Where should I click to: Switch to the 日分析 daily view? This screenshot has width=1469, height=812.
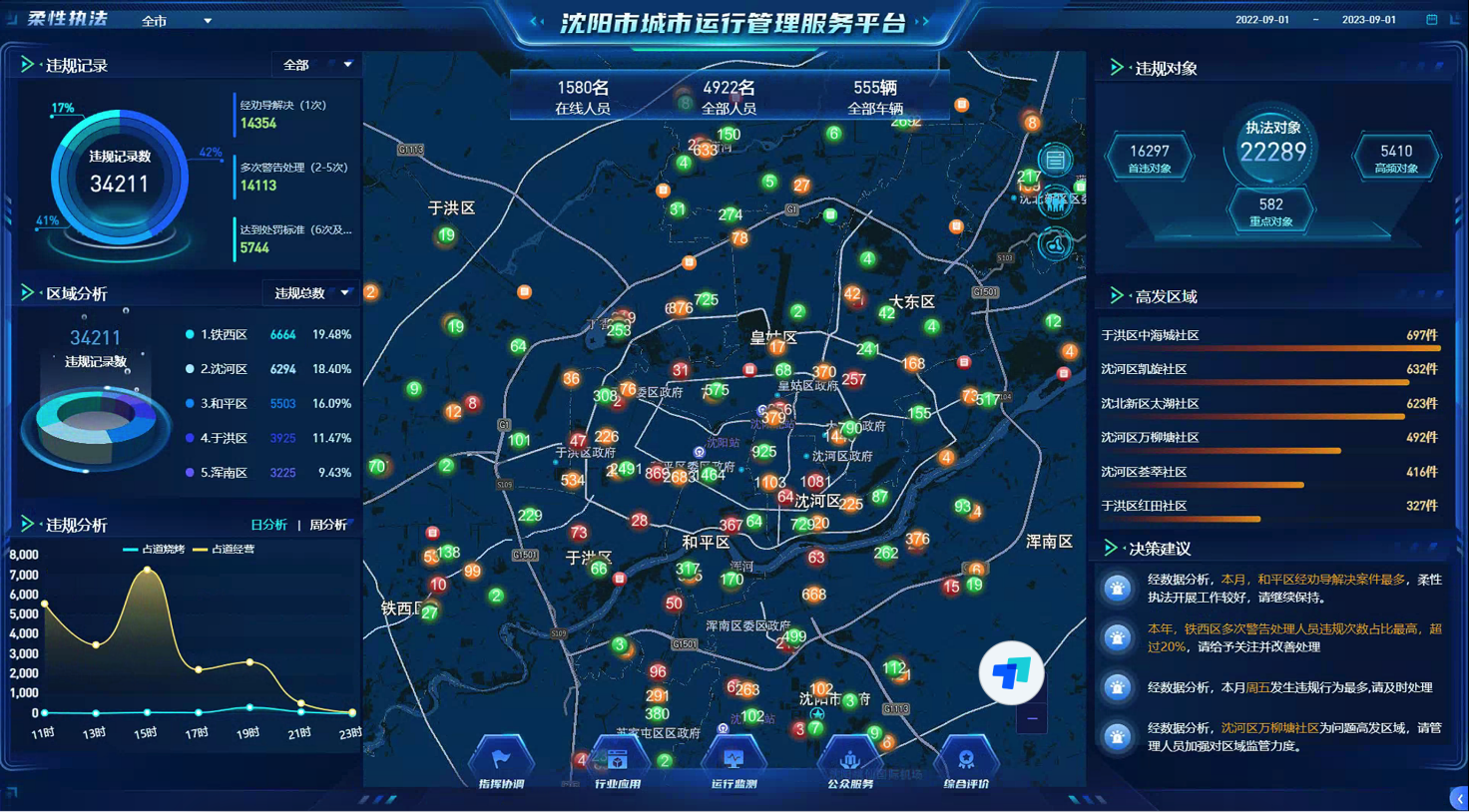click(268, 525)
